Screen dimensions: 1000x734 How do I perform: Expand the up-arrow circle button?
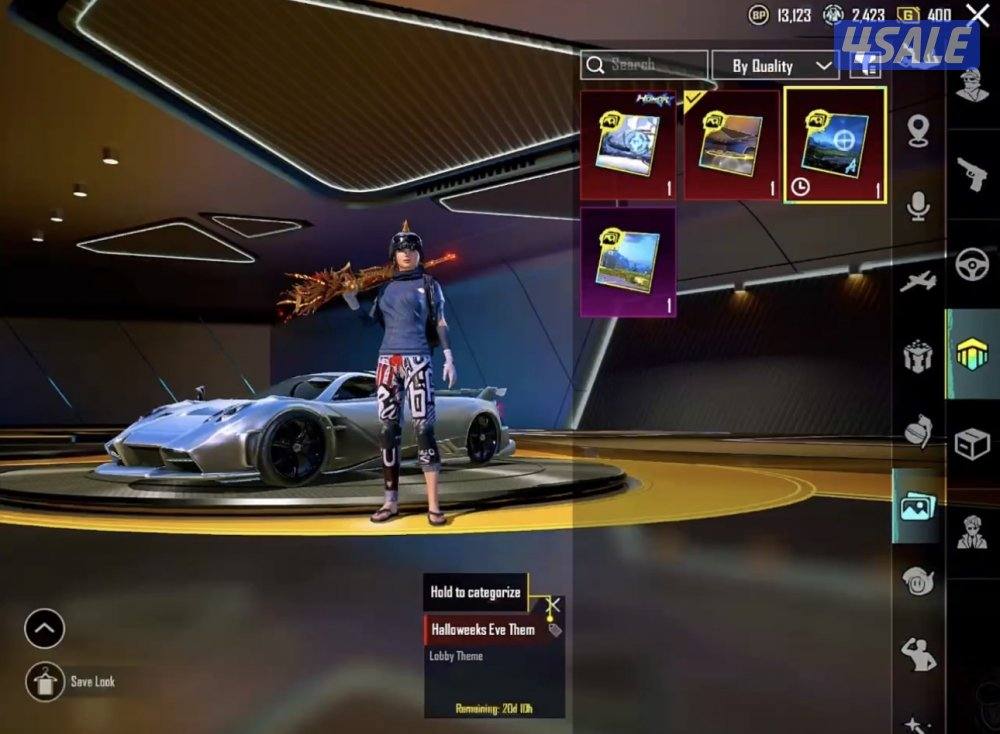pyautogui.click(x=45, y=629)
